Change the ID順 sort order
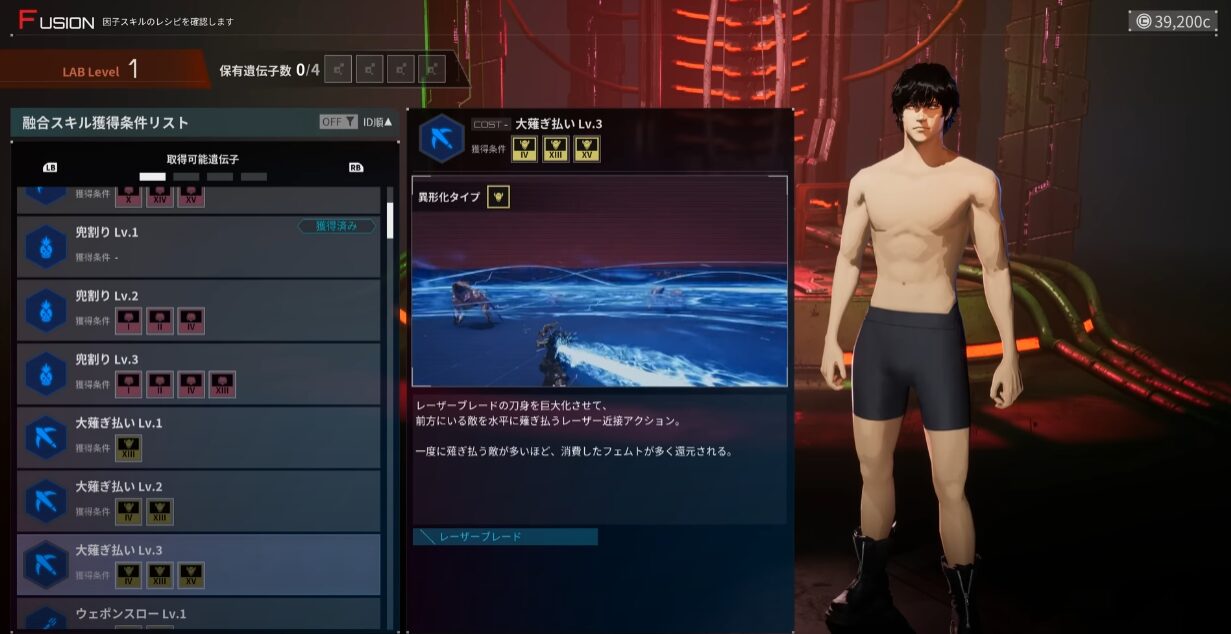 (x=377, y=122)
